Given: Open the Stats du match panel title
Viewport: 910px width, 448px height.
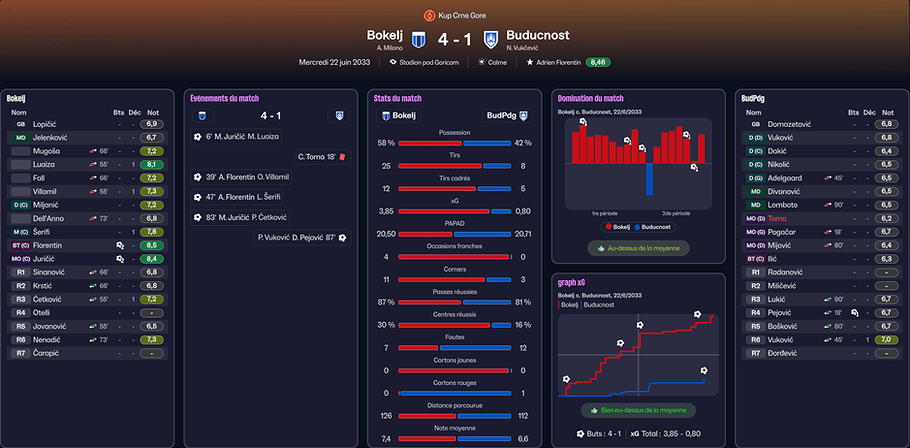Looking at the screenshot, I should [x=396, y=98].
